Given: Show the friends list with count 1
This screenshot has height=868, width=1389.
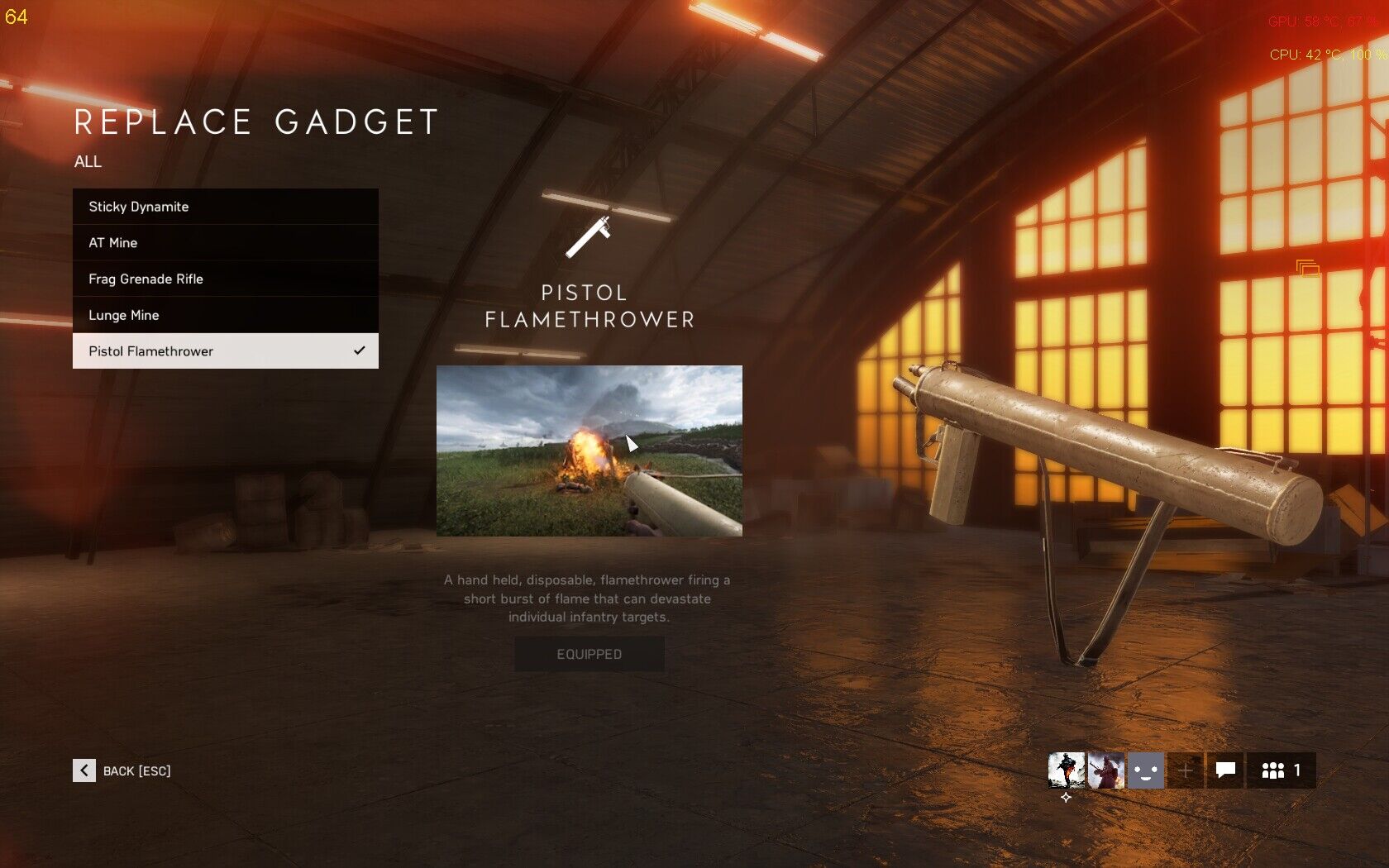Looking at the screenshot, I should (x=1281, y=770).
